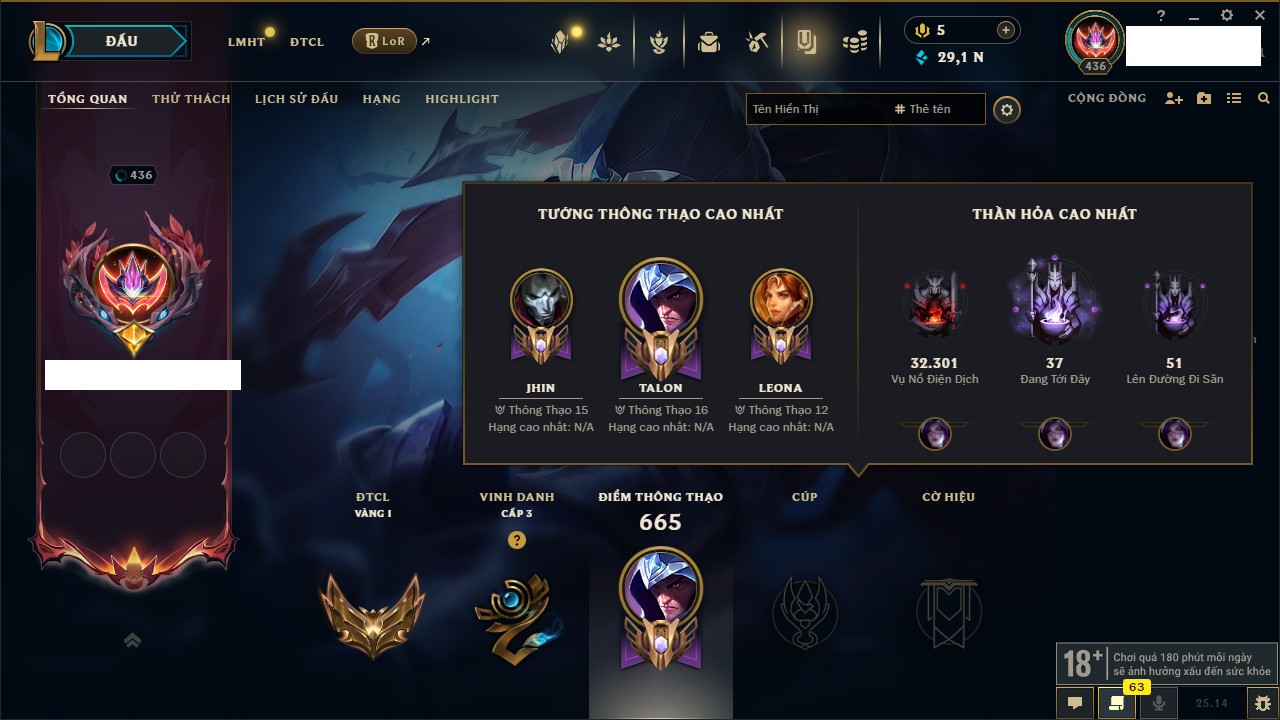Click the Tên Hiển Thị search field
Screen dimensions: 1280x720
(x=815, y=109)
